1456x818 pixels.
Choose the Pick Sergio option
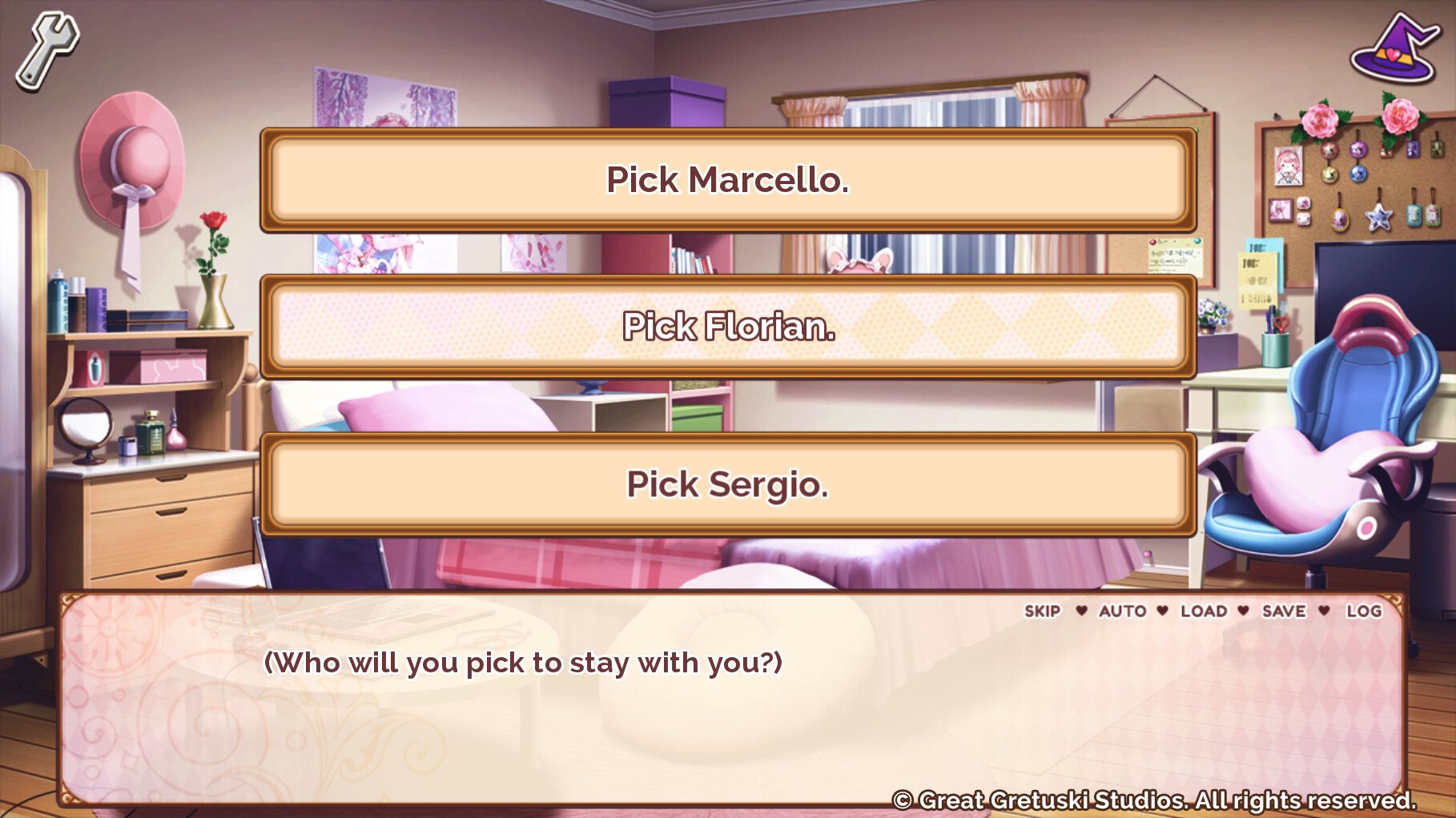727,484
